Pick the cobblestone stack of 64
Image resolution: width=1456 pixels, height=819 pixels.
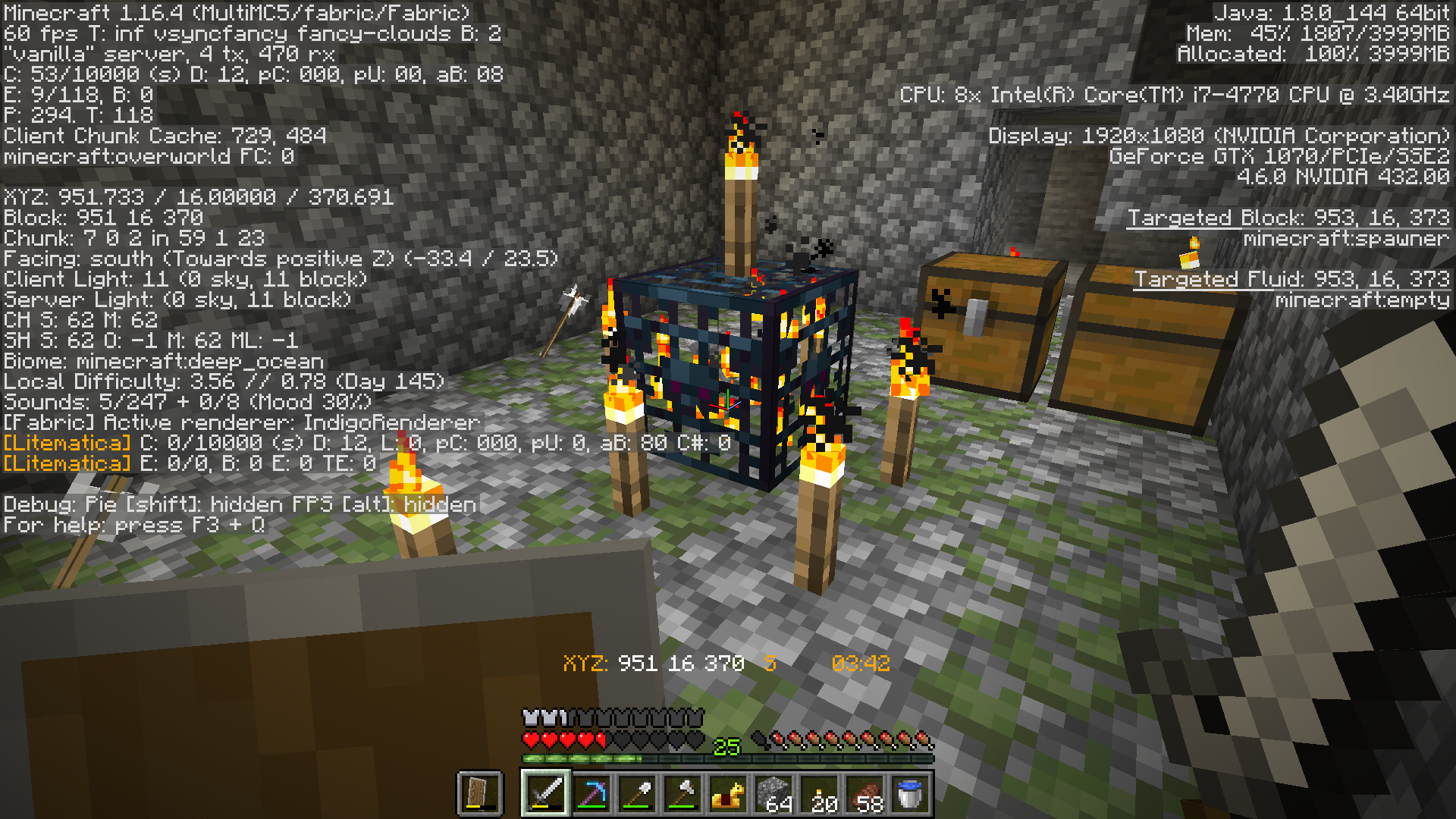click(773, 793)
